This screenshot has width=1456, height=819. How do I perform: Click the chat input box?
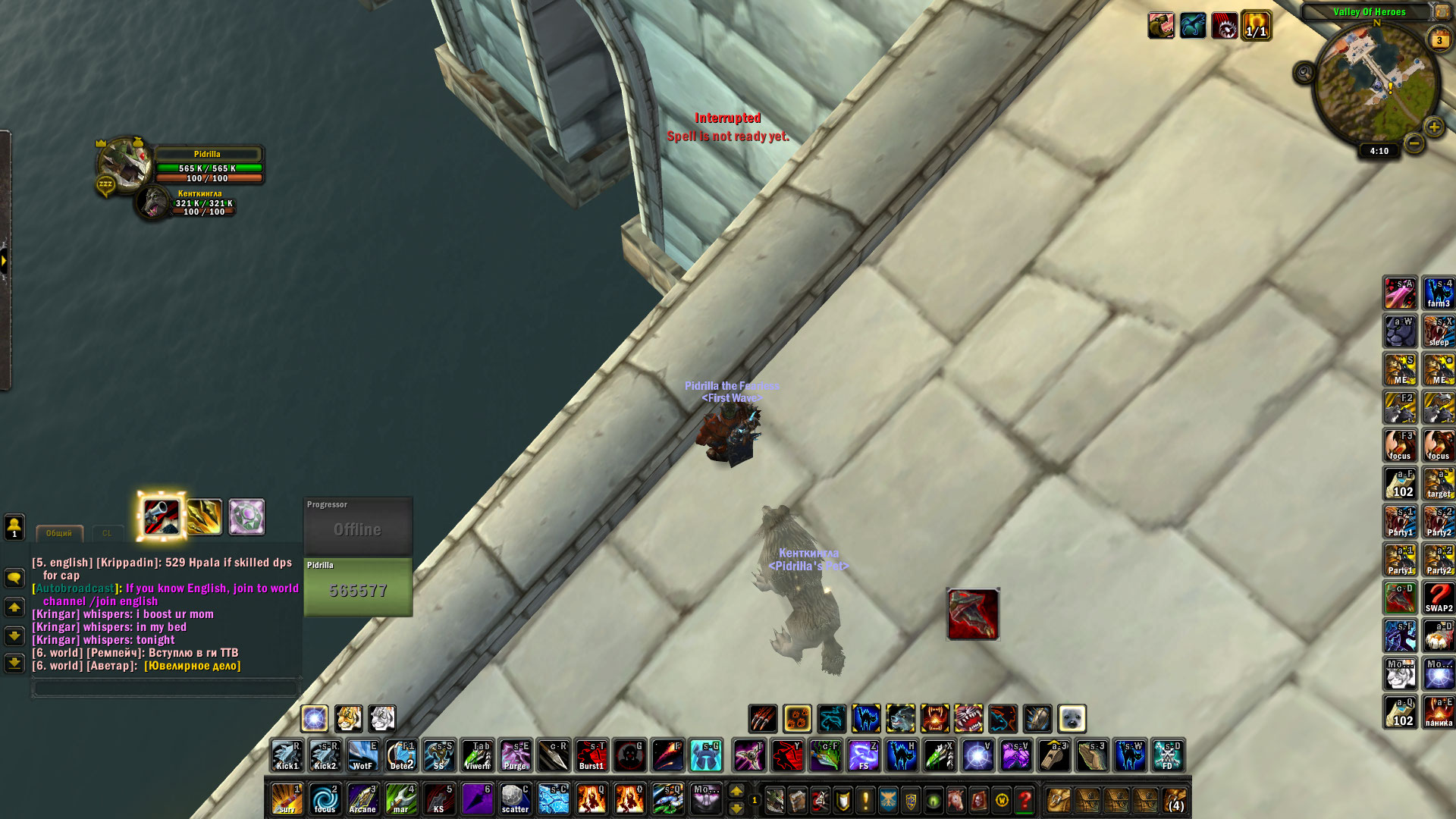click(165, 688)
